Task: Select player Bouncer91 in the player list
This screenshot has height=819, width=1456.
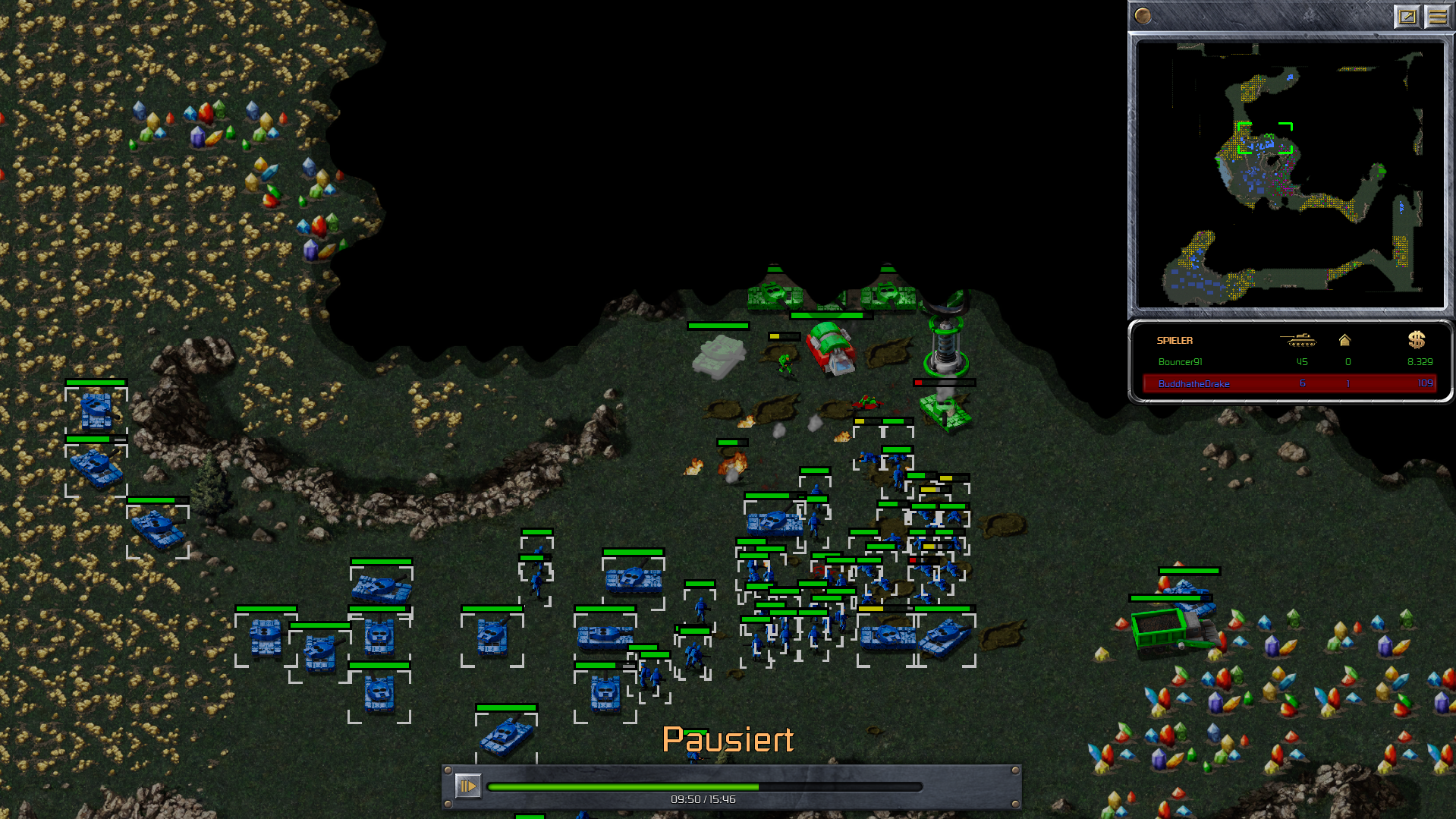Action: (1180, 362)
